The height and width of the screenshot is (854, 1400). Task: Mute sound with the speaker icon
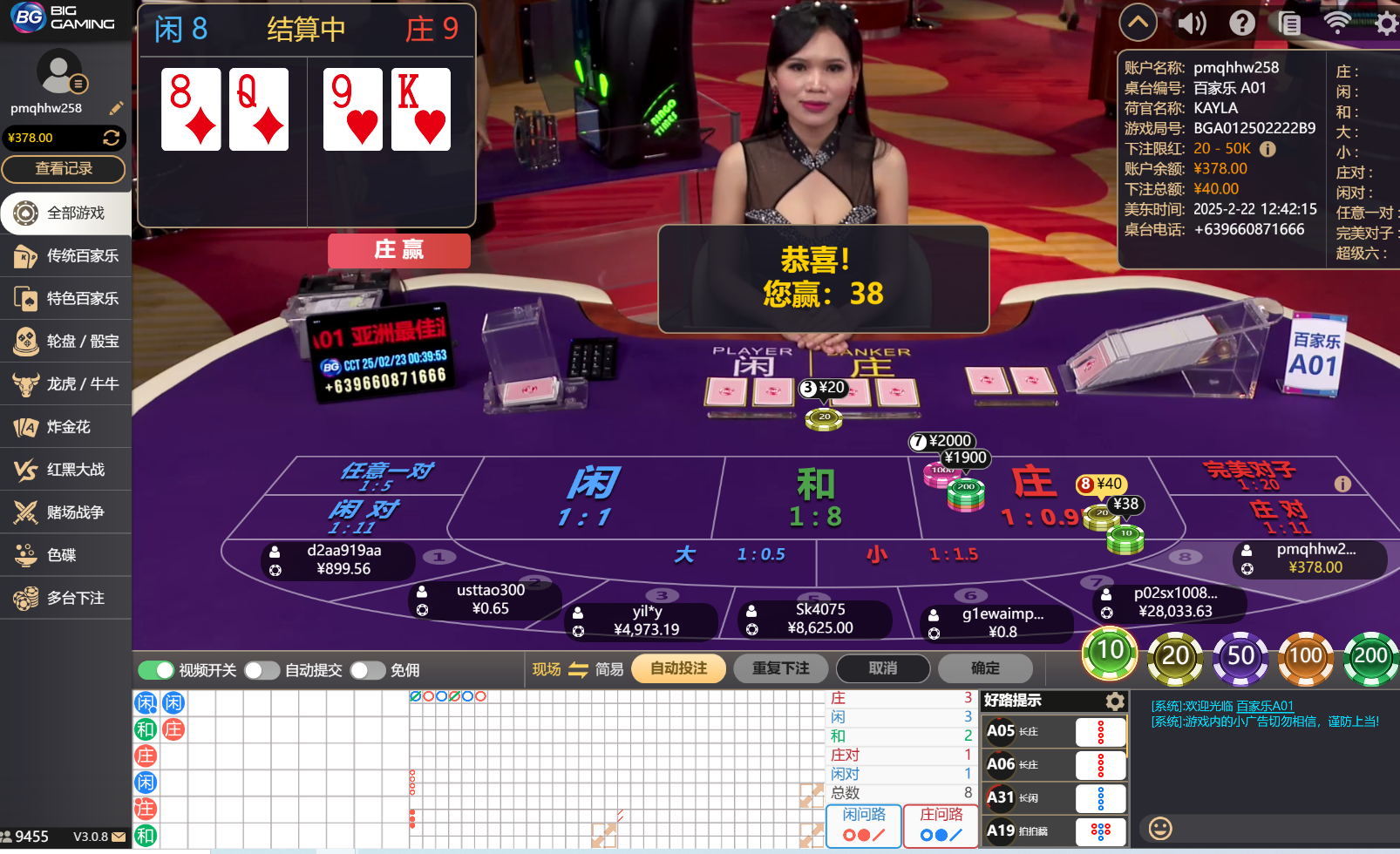[x=1192, y=23]
